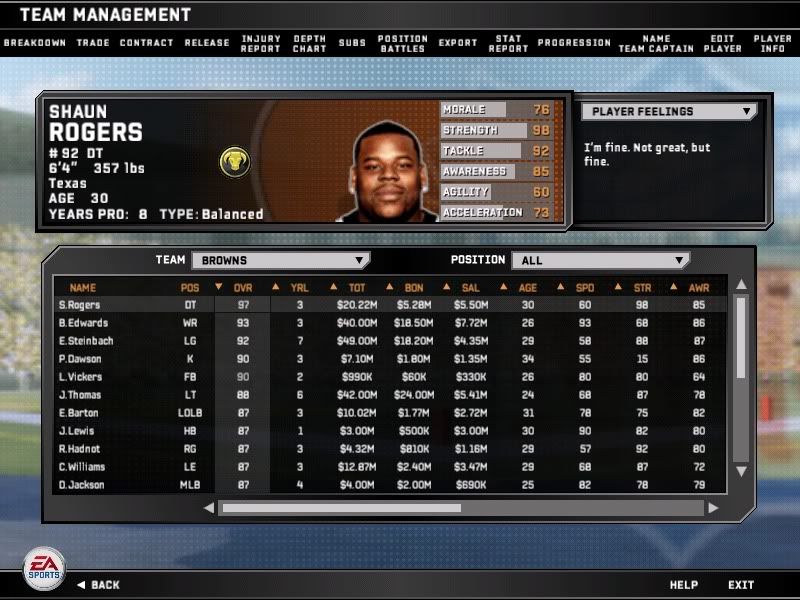Exit Team Management screen
Image resolution: width=800 pixels, height=600 pixels.
[741, 585]
